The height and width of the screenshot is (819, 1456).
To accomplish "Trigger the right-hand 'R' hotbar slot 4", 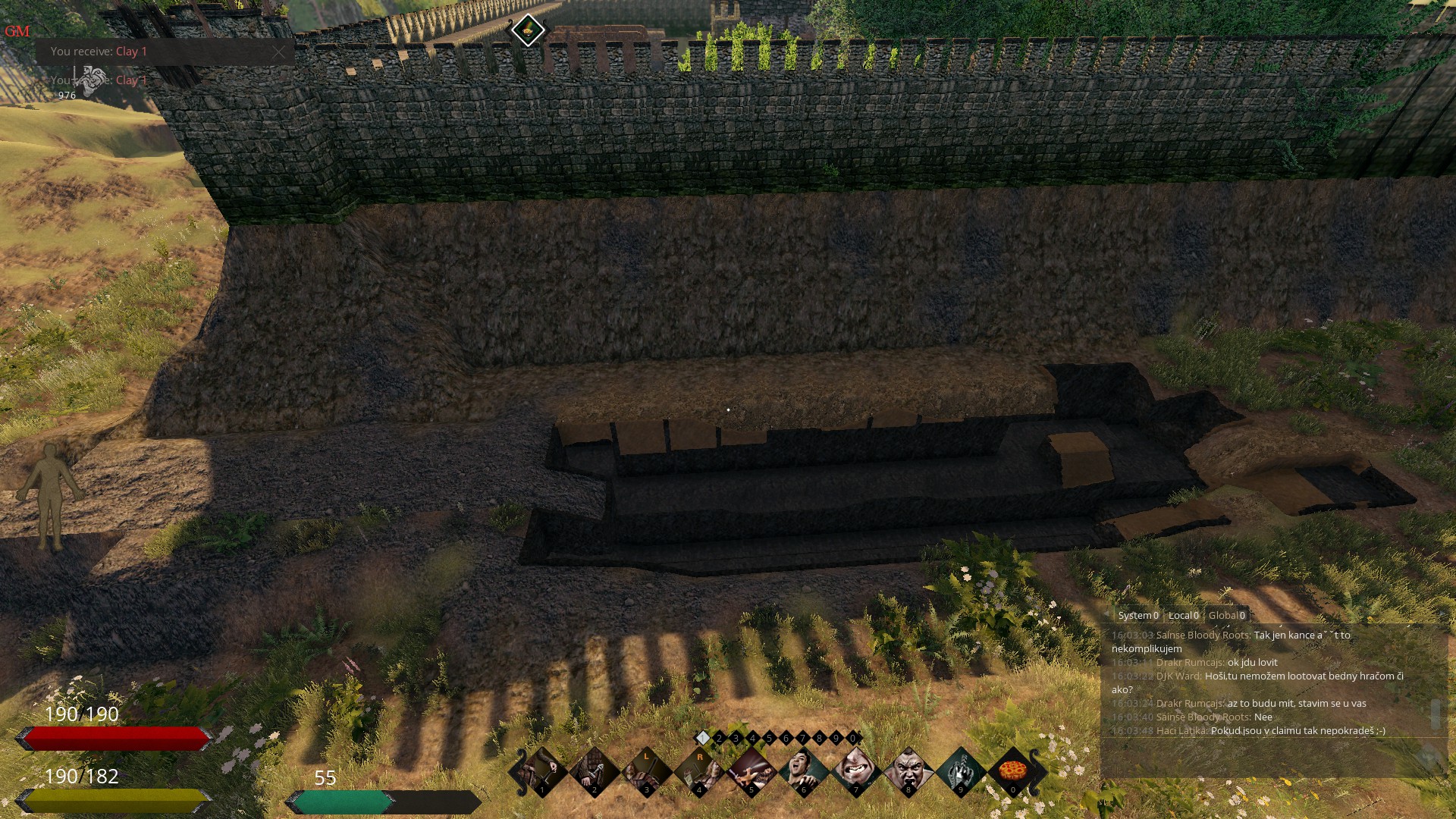I will coord(698,771).
